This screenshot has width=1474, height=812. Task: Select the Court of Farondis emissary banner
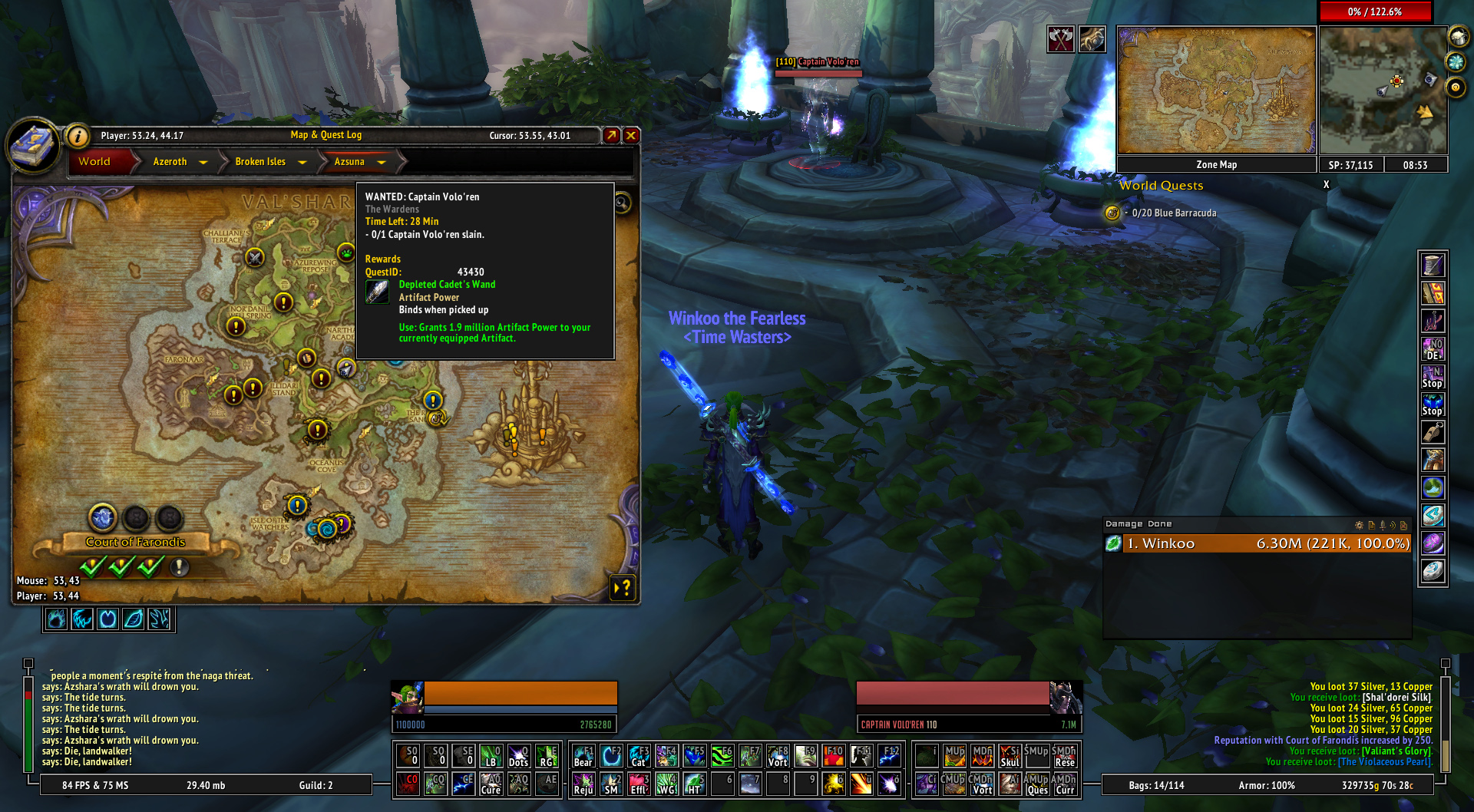136,542
